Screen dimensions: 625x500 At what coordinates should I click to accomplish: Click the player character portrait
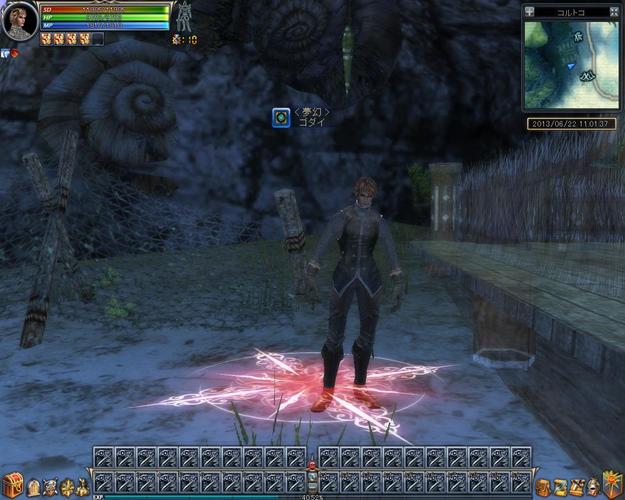pos(18,20)
